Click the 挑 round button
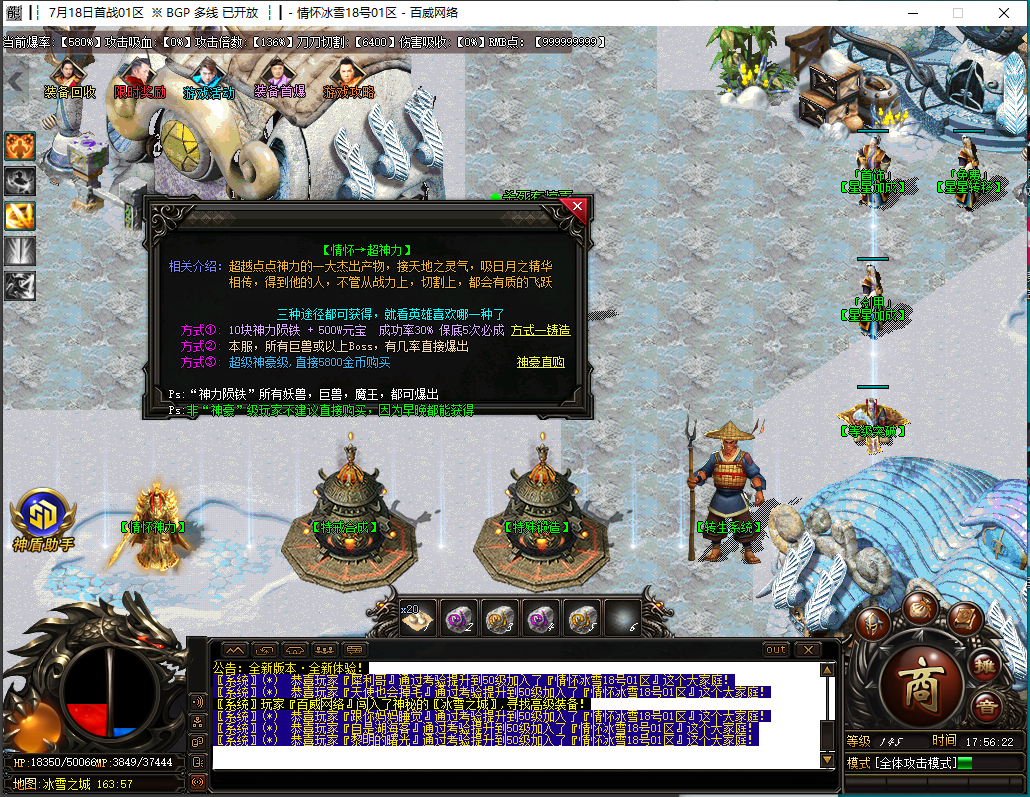The image size is (1030, 797). (x=985, y=665)
